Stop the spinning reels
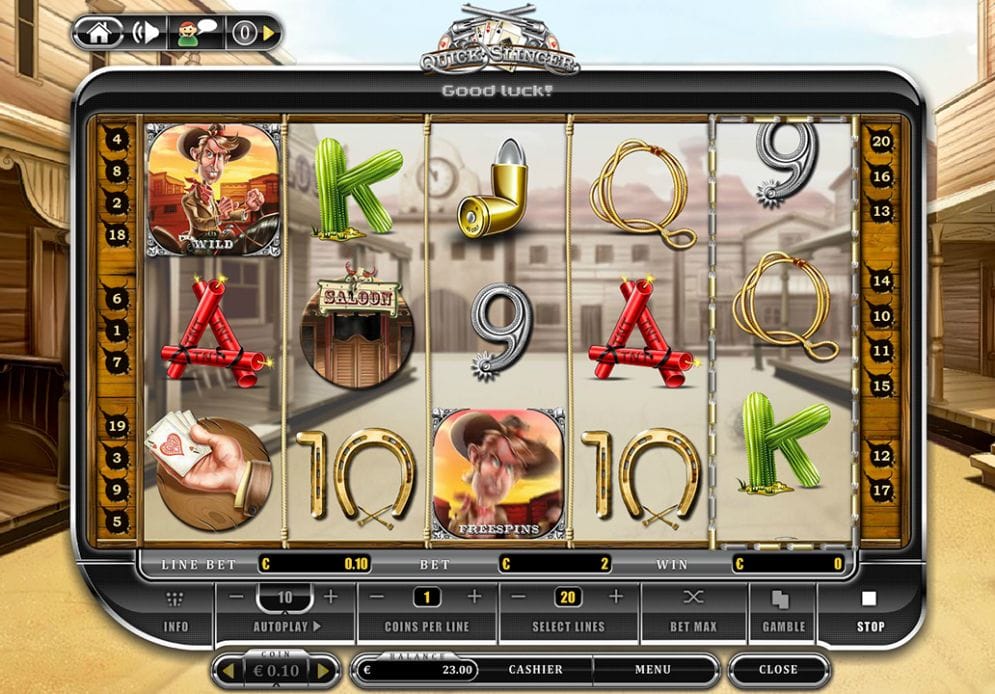Image resolution: width=995 pixels, height=694 pixels. click(x=869, y=612)
